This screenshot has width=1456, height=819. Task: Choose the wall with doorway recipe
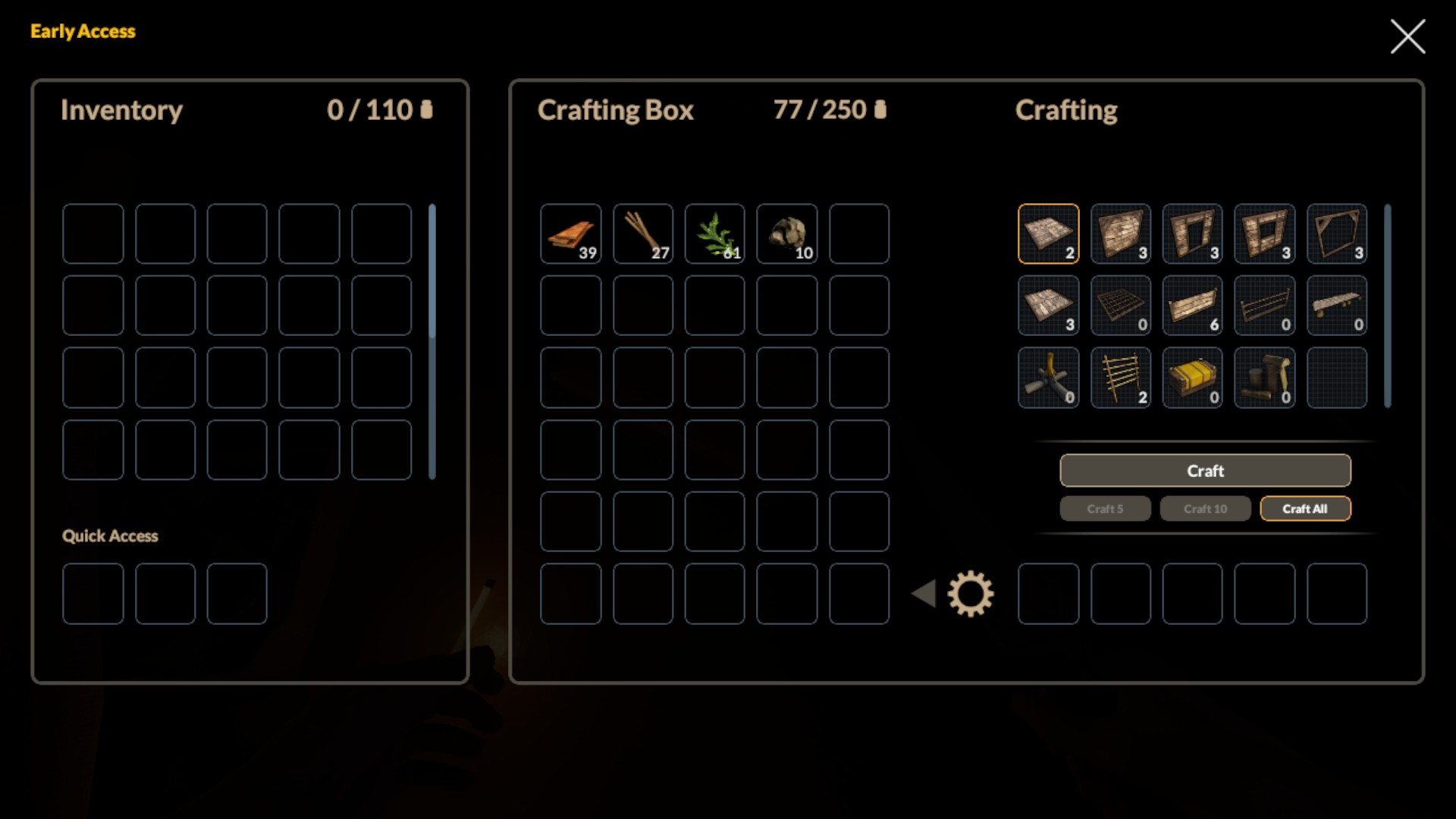1193,234
